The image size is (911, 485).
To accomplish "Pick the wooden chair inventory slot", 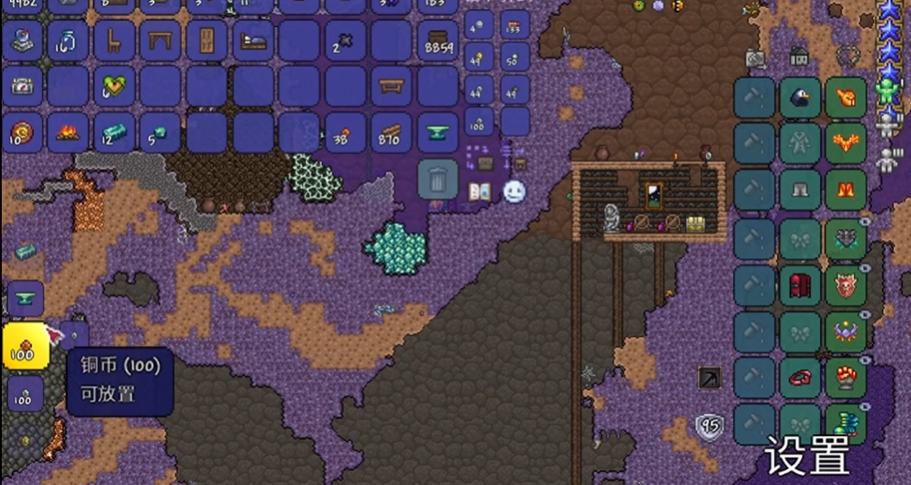I will 114,41.
